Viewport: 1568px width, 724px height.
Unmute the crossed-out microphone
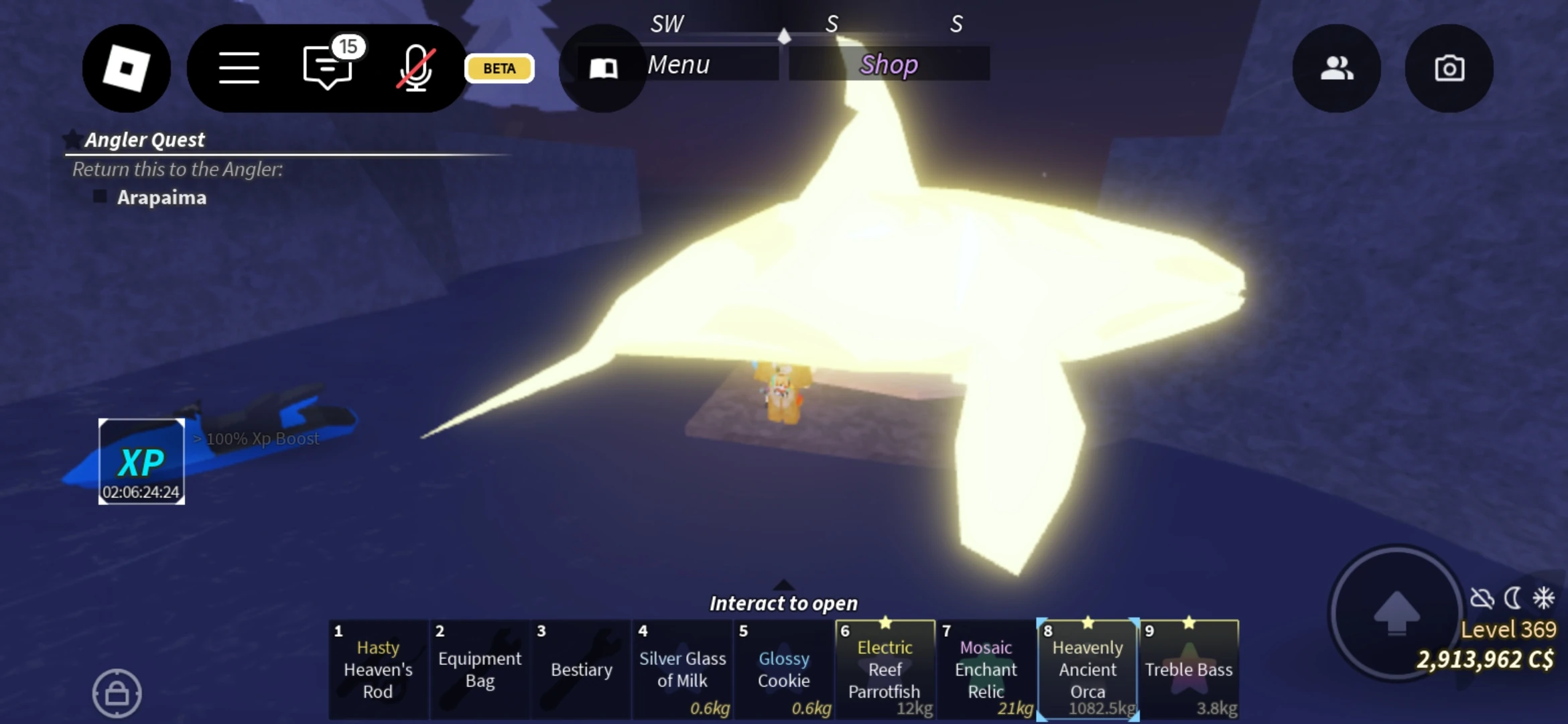point(415,69)
